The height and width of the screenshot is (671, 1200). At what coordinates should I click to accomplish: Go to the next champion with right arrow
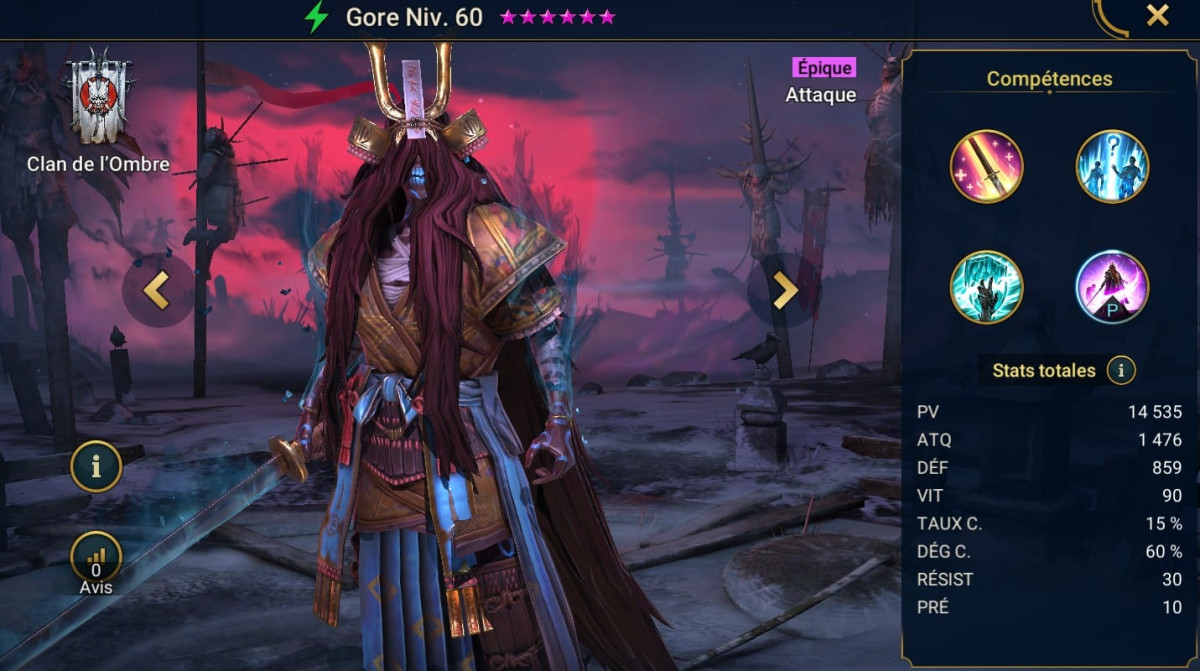point(784,290)
